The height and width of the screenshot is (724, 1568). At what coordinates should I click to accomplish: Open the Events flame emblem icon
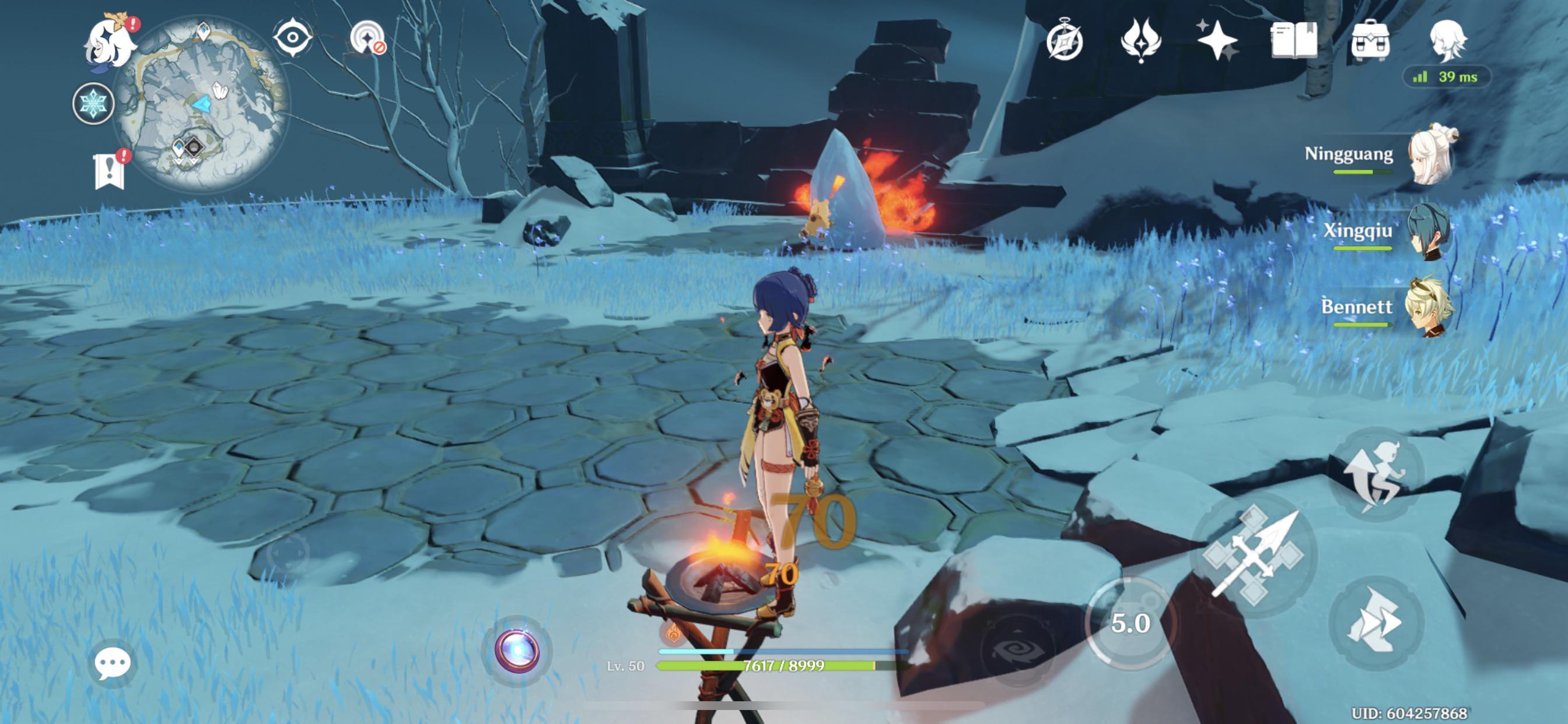1140,40
